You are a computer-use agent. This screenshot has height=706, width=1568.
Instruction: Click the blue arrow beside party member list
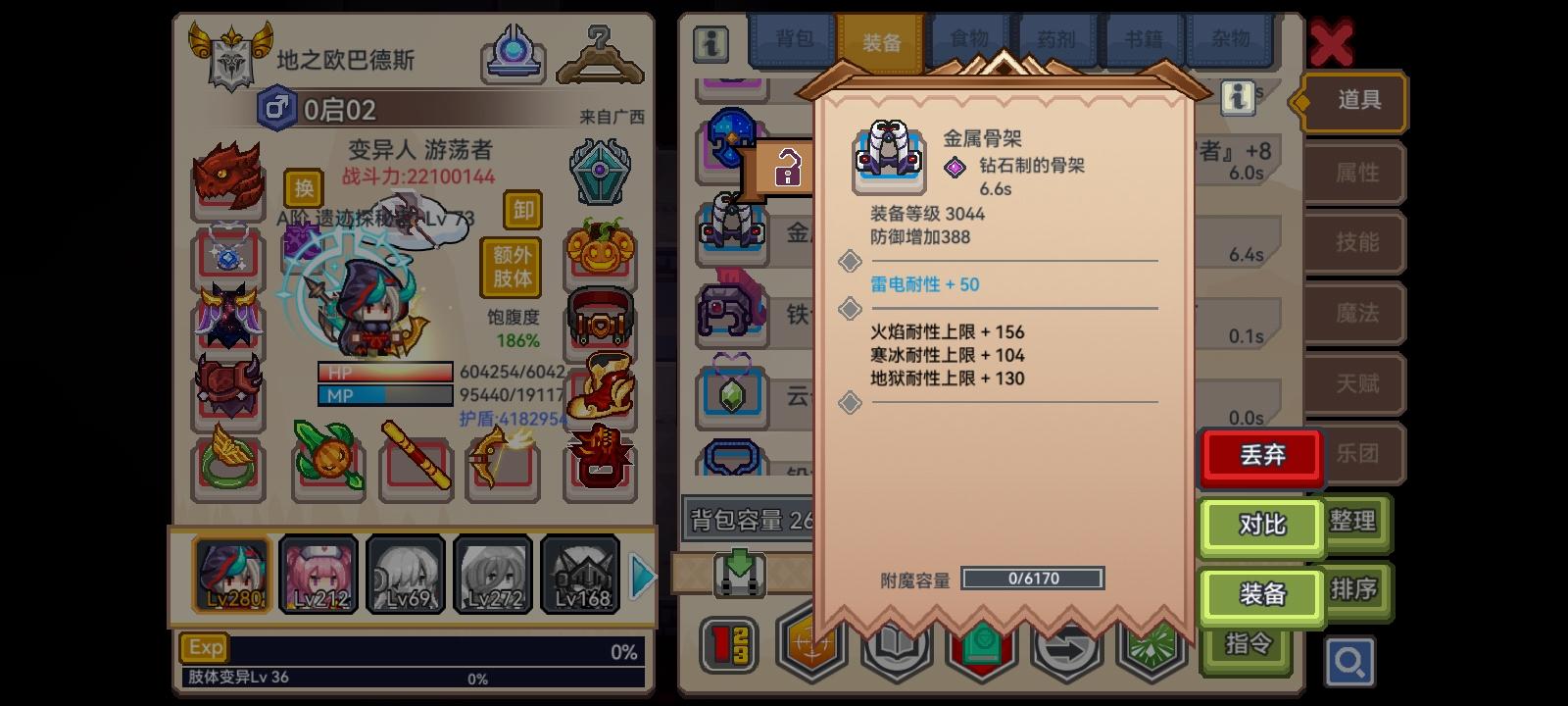(642, 577)
